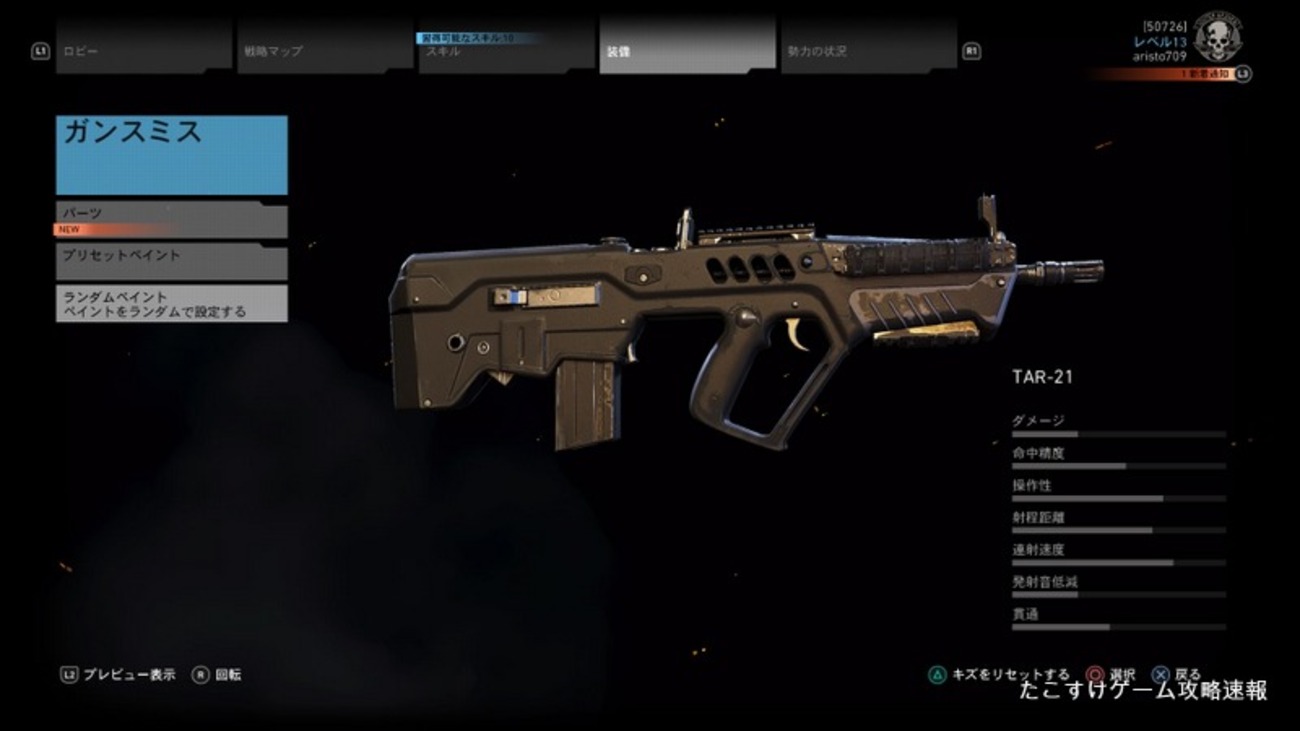The width and height of the screenshot is (1300, 731).
Task: Open the パーツ section with NEW badge
Action: (170, 219)
